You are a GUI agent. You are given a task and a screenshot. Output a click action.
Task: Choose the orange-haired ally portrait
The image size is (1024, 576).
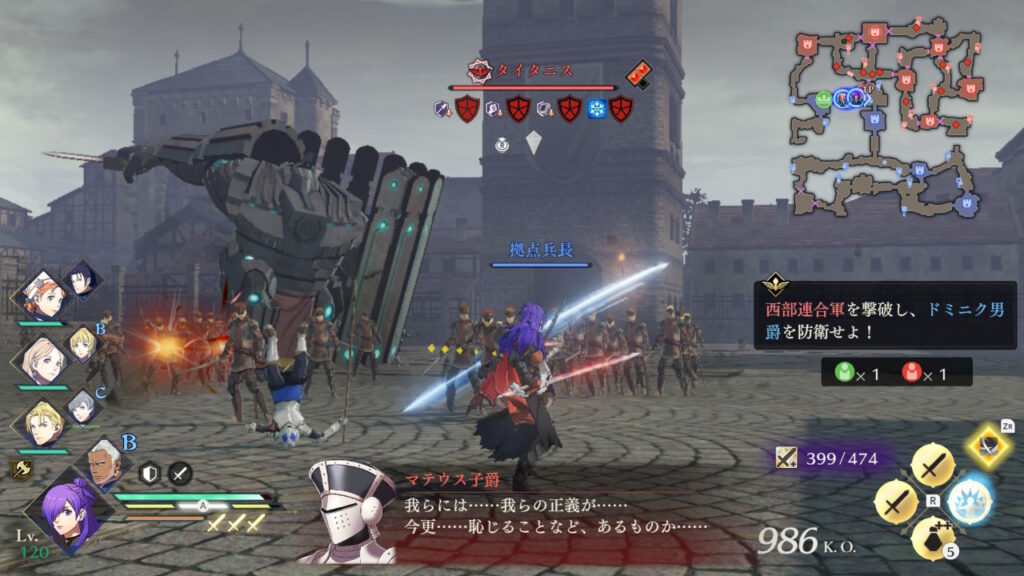[45, 294]
